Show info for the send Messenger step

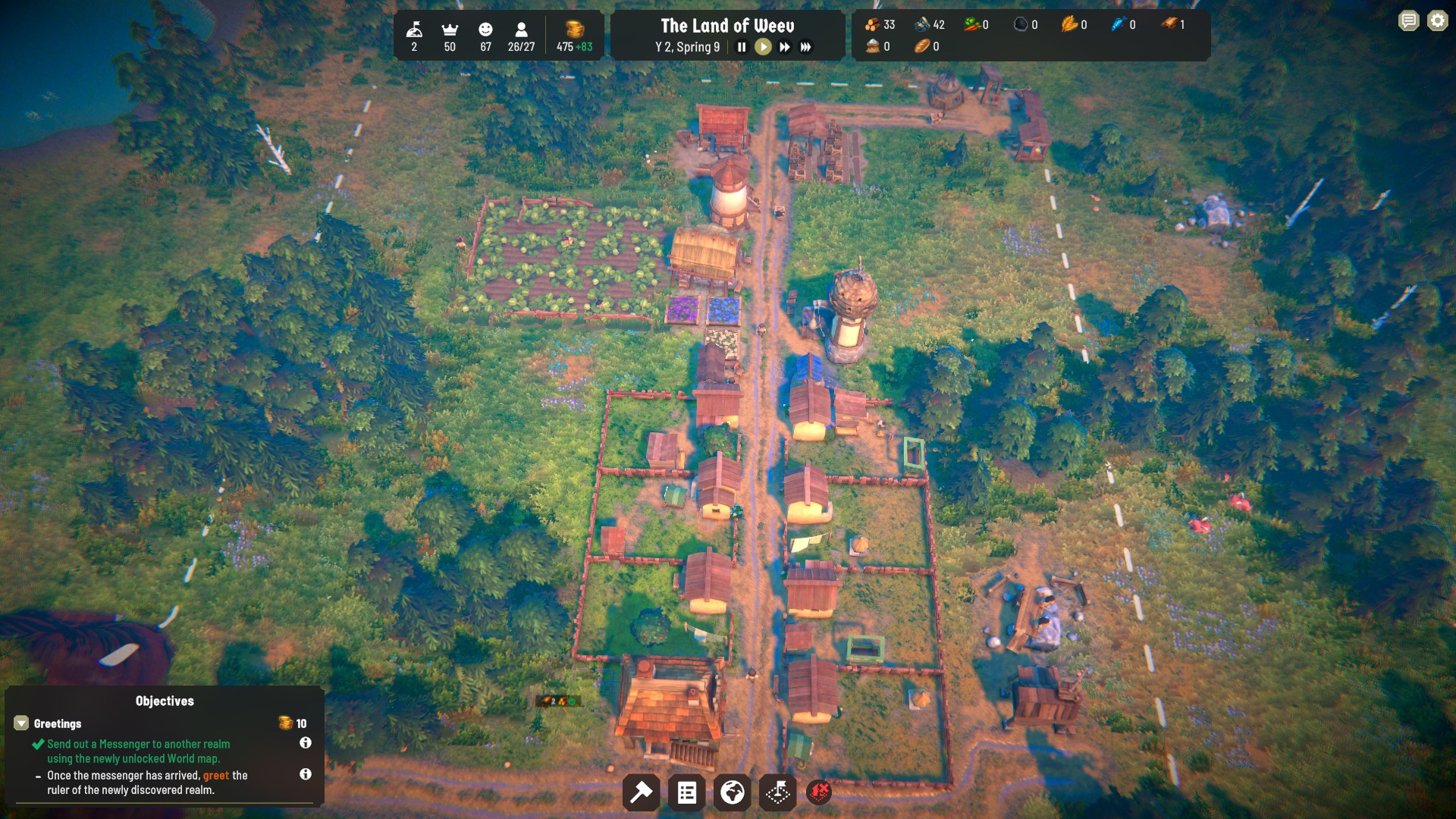pos(306,743)
